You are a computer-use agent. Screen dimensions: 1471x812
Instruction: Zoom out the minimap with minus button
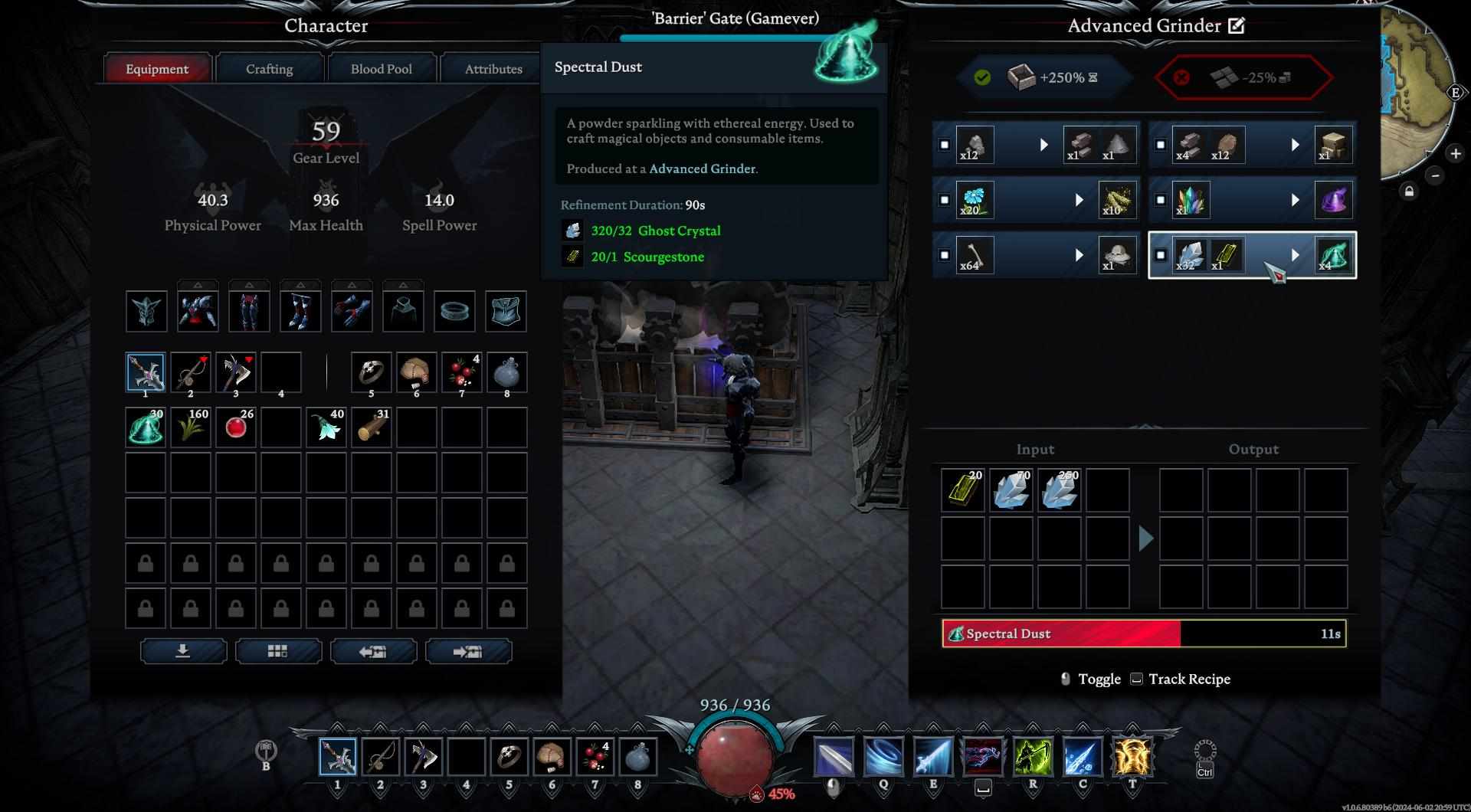[1435, 175]
